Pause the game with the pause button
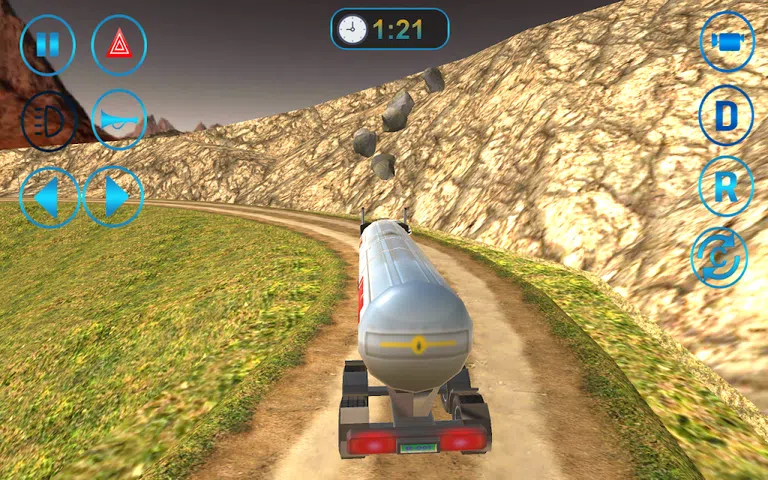Image resolution: width=768 pixels, height=480 pixels. (x=47, y=45)
